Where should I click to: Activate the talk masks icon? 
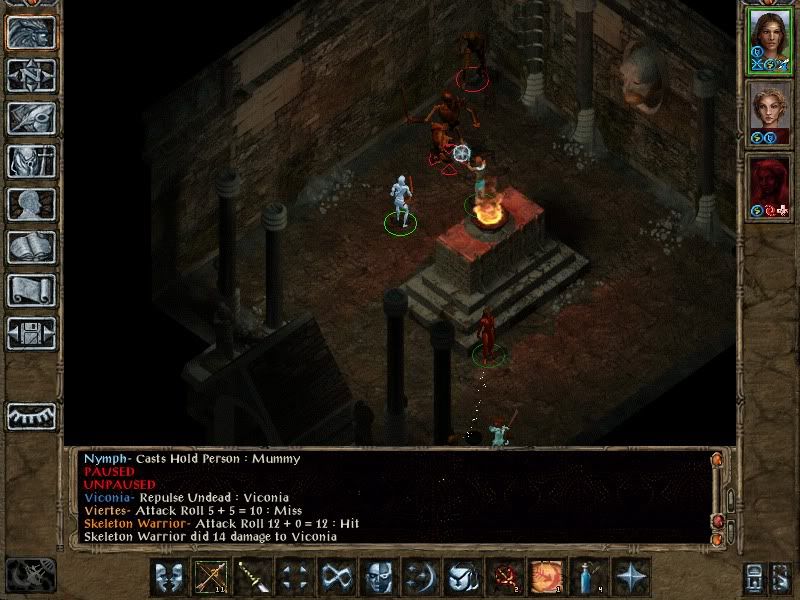click(168, 577)
